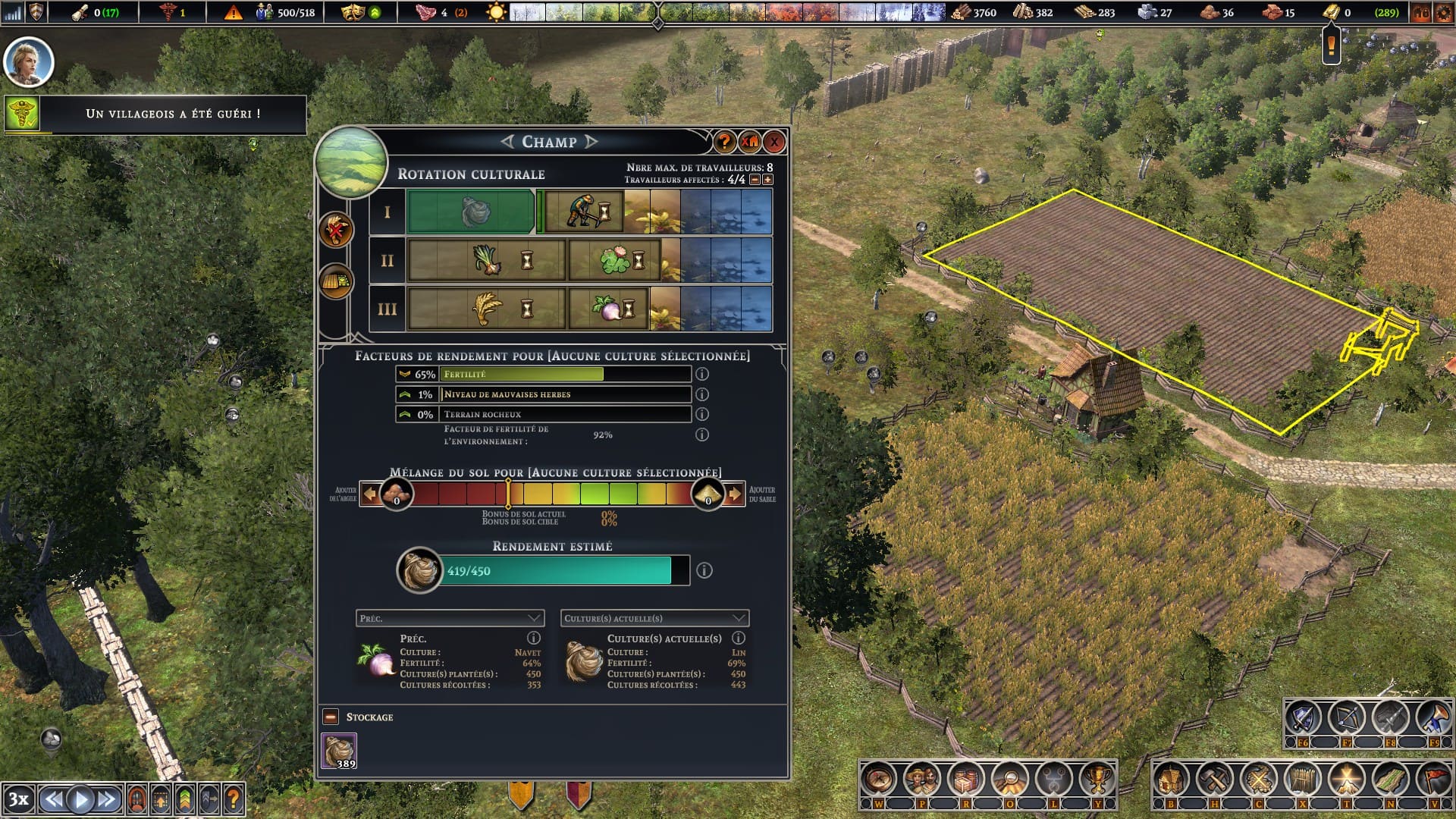The image size is (1456, 819).
Task: Add sand using the right soil arrow
Action: pyautogui.click(x=734, y=494)
